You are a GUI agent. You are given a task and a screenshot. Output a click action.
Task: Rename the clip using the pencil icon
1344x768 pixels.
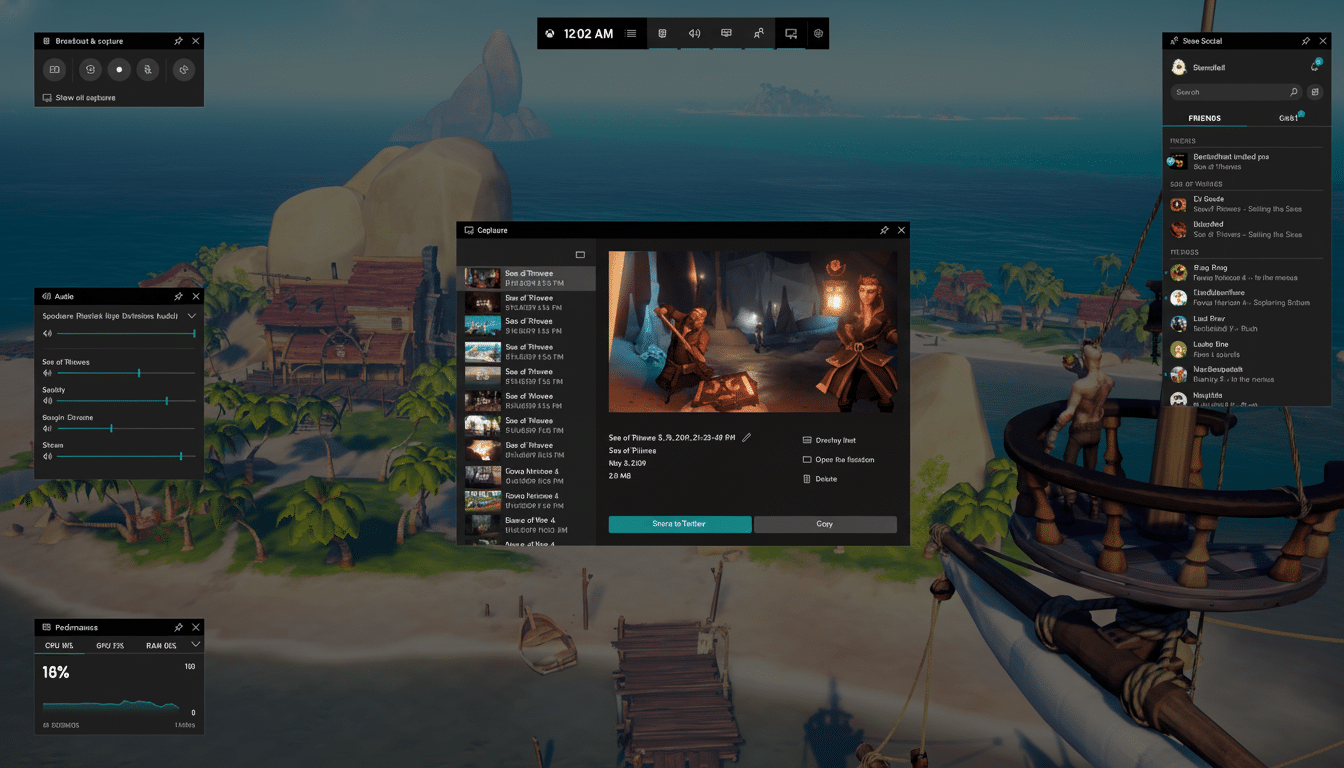point(744,437)
